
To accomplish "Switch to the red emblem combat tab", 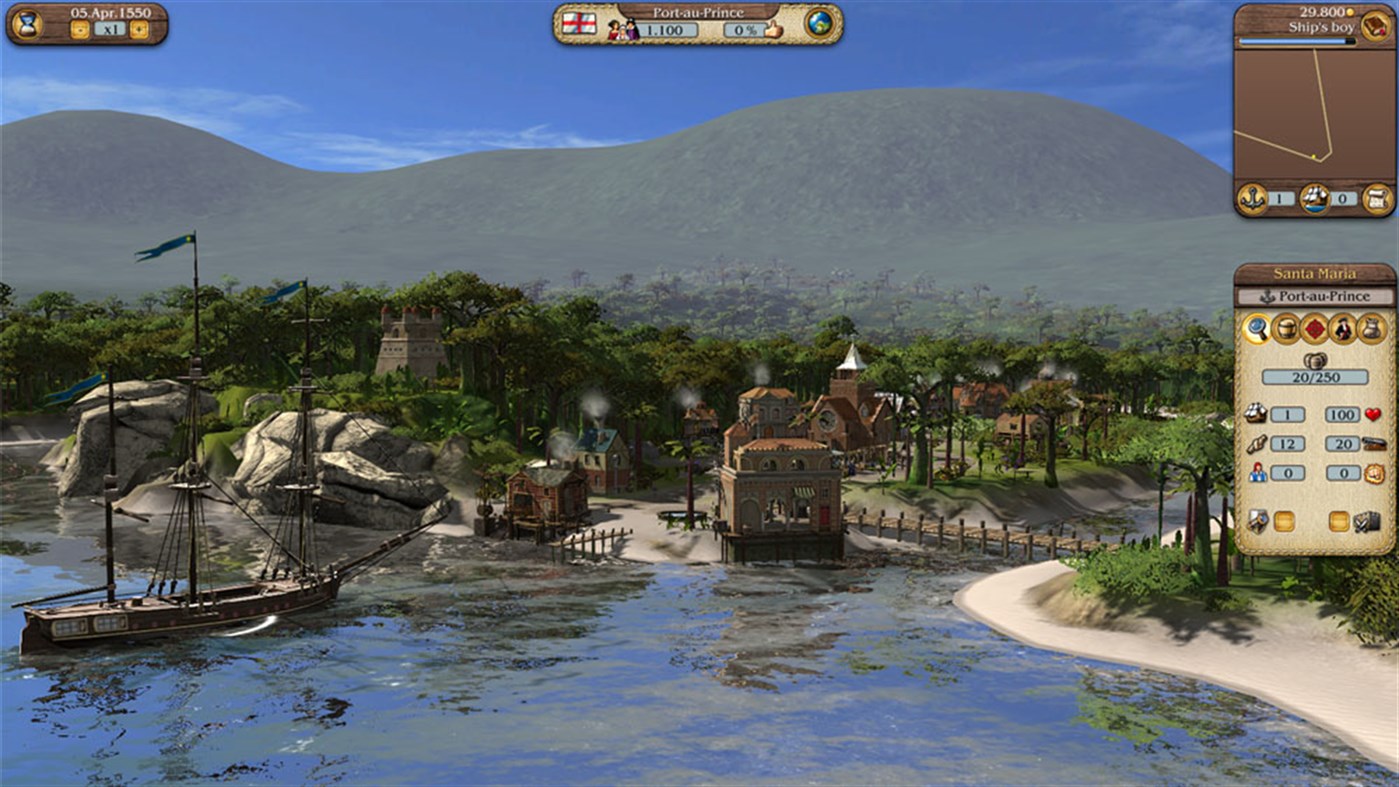I will tap(1314, 330).
